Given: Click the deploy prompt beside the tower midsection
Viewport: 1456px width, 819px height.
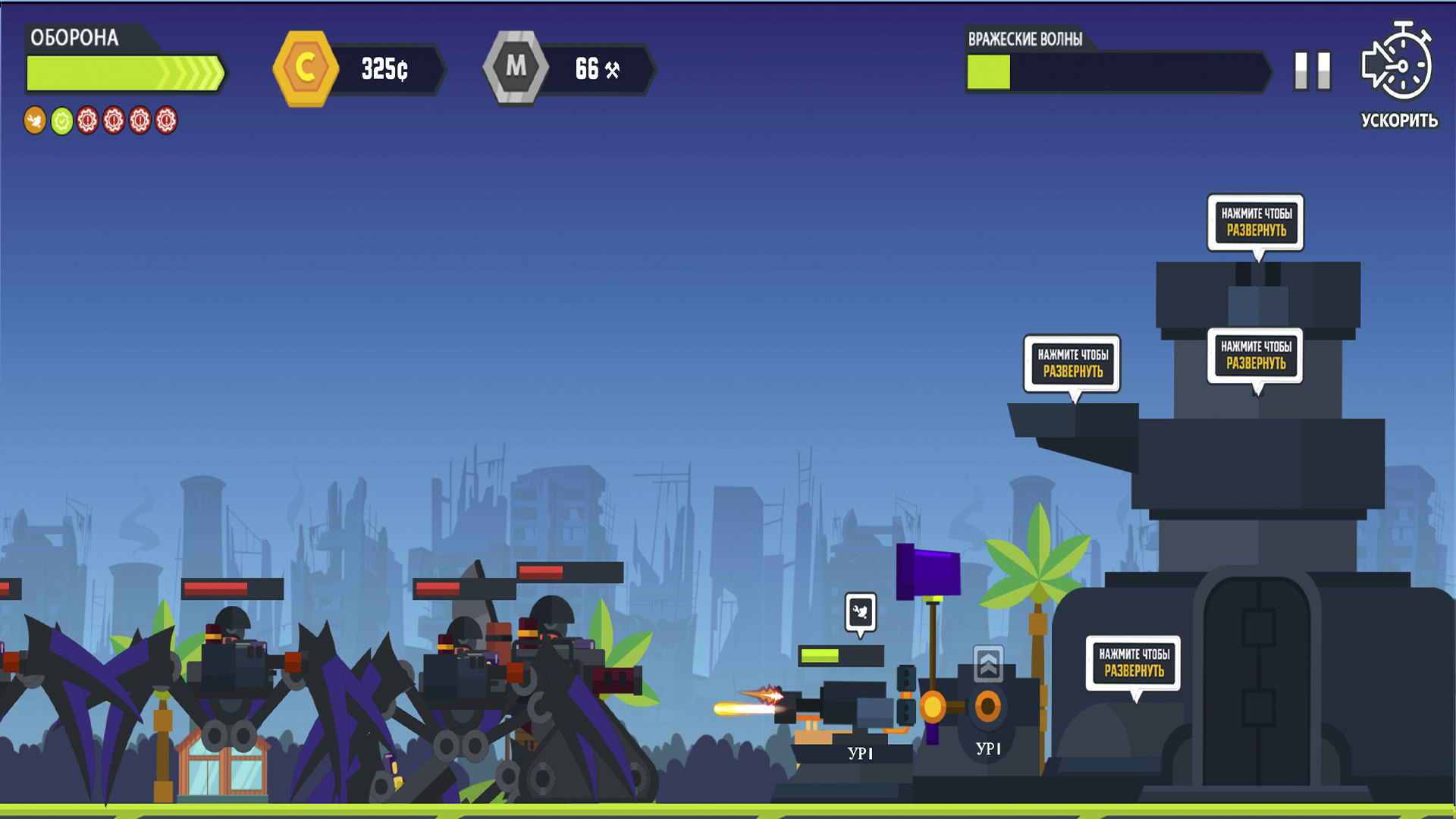Looking at the screenshot, I should point(1257,356).
